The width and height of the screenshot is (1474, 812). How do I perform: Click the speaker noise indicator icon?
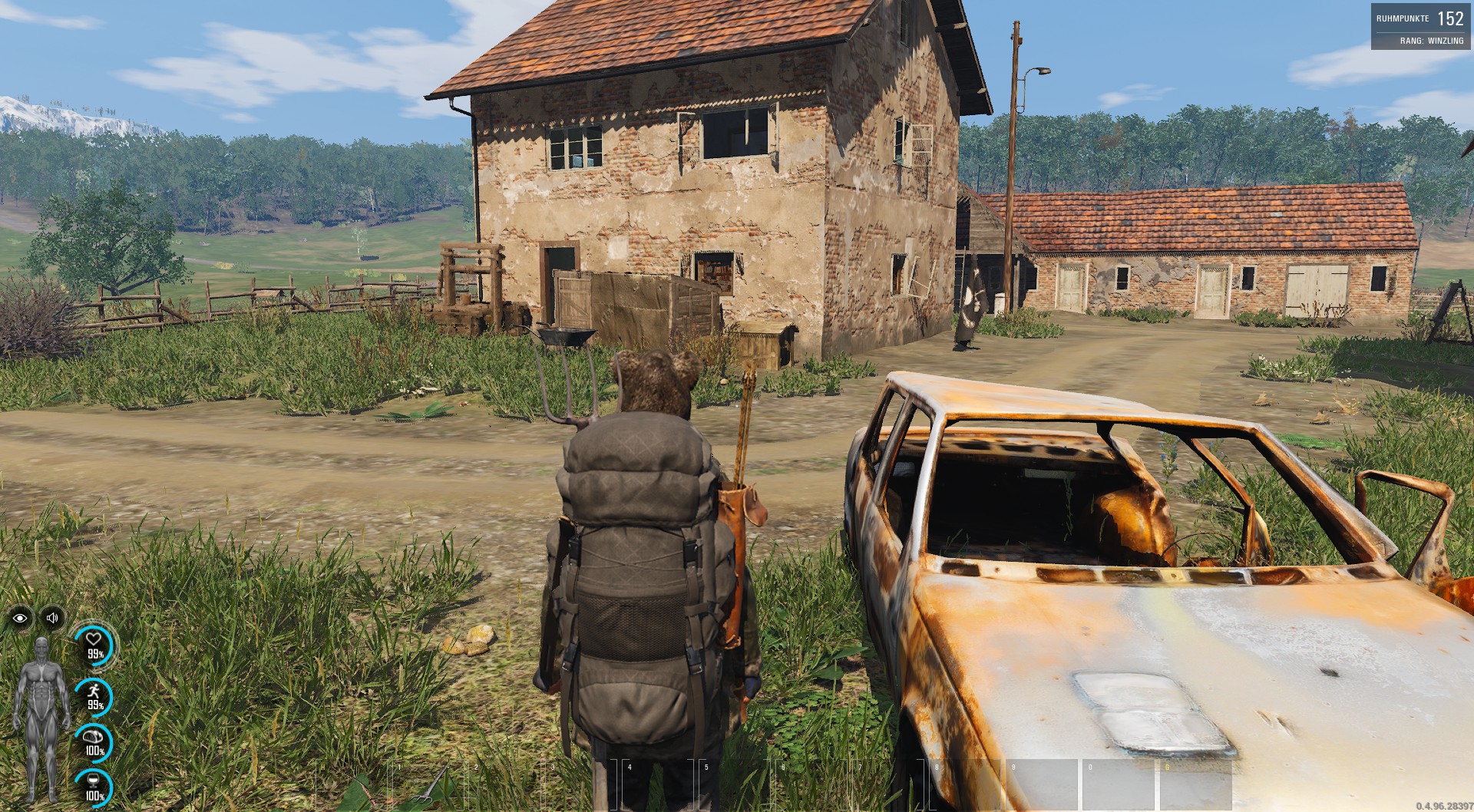(52, 618)
